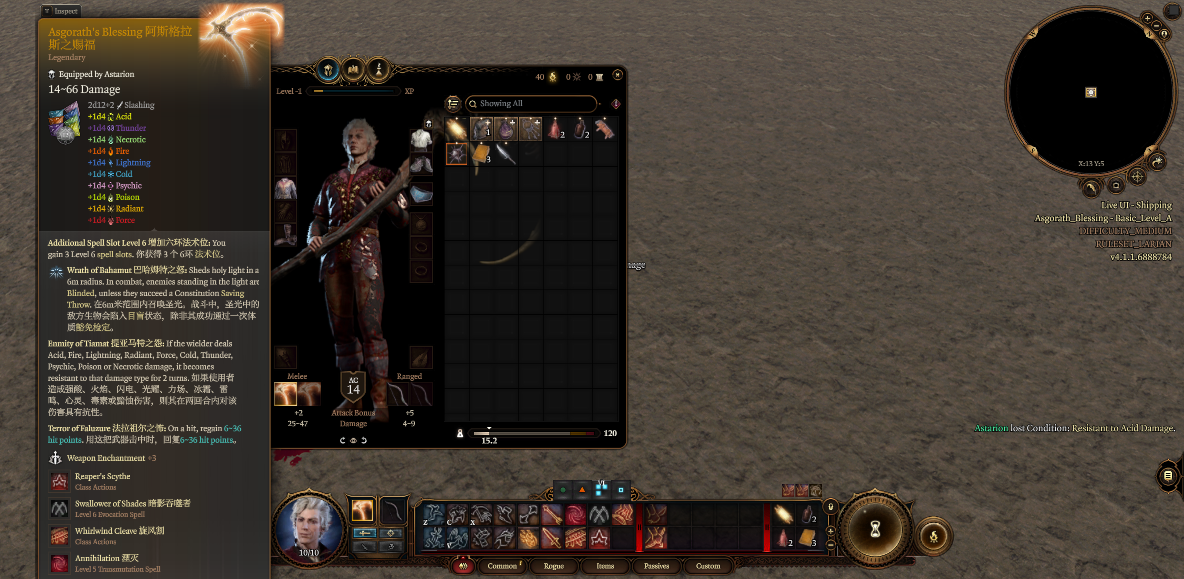The height and width of the screenshot is (579, 1184).
Task: Switch to the Common hotbar tab
Action: pos(502,566)
